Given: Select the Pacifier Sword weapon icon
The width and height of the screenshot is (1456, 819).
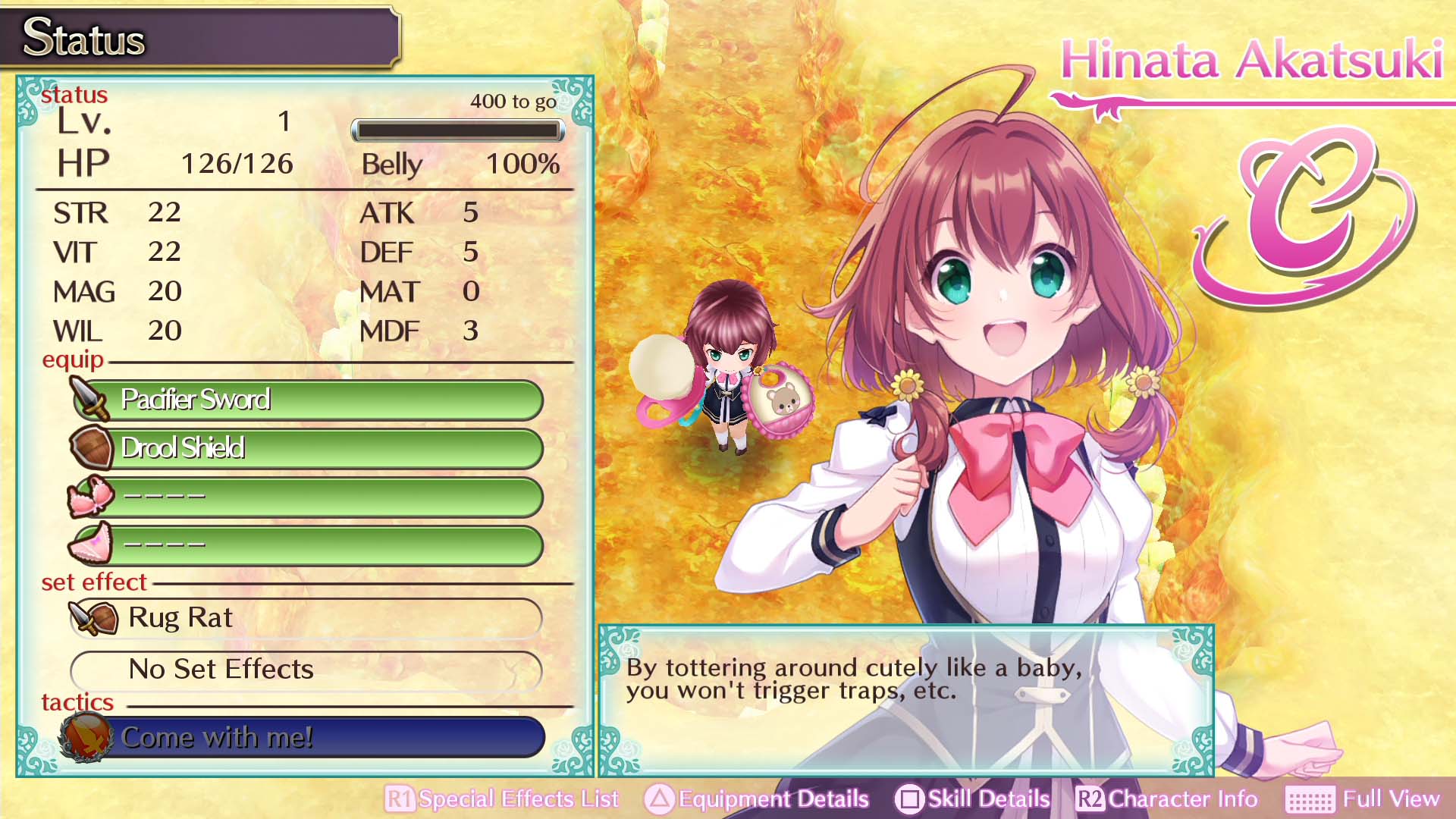Looking at the screenshot, I should 89,400.
